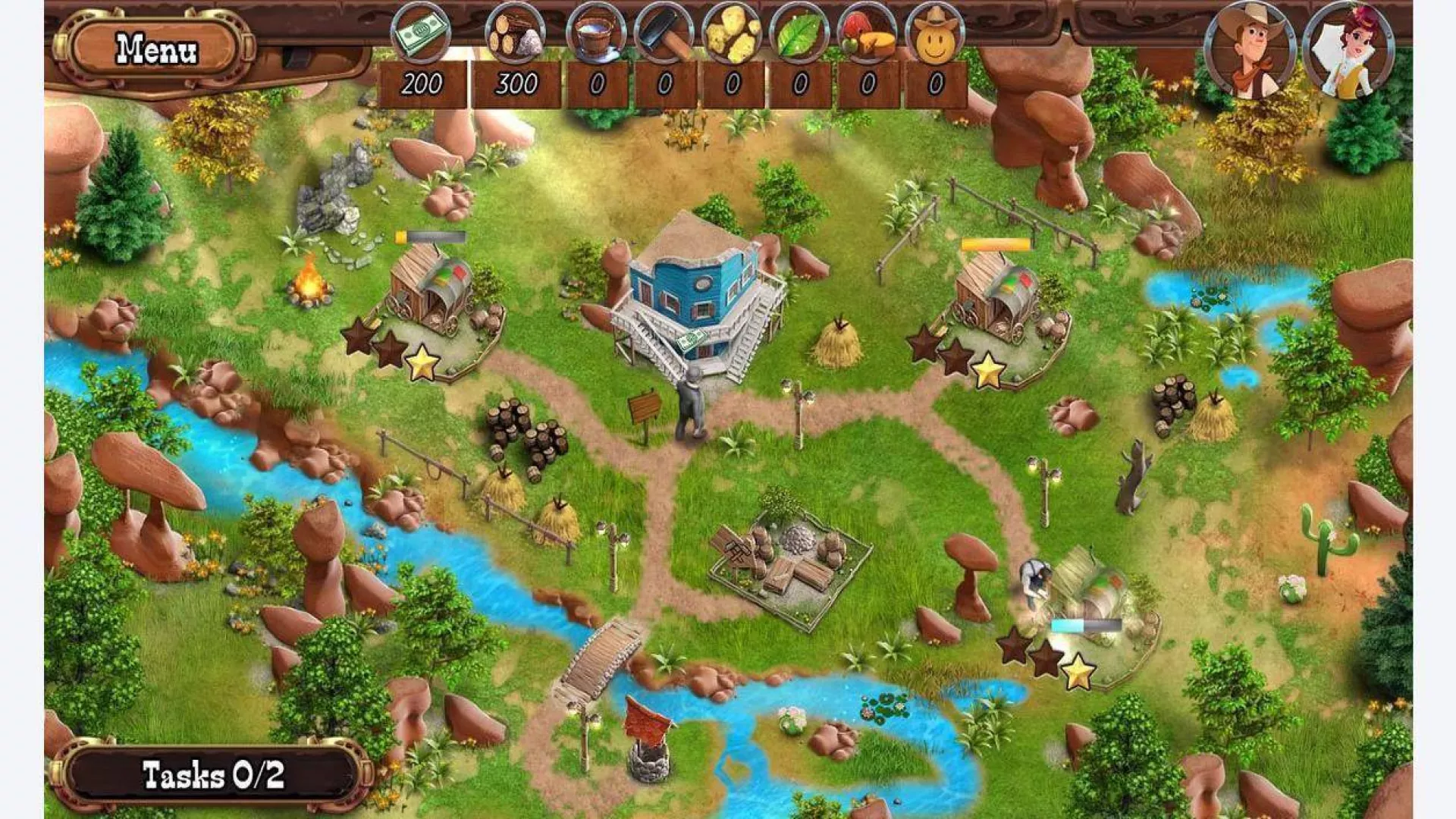Click the smiling cowboy happiness icon
The image size is (1456, 819).
pos(935,33)
